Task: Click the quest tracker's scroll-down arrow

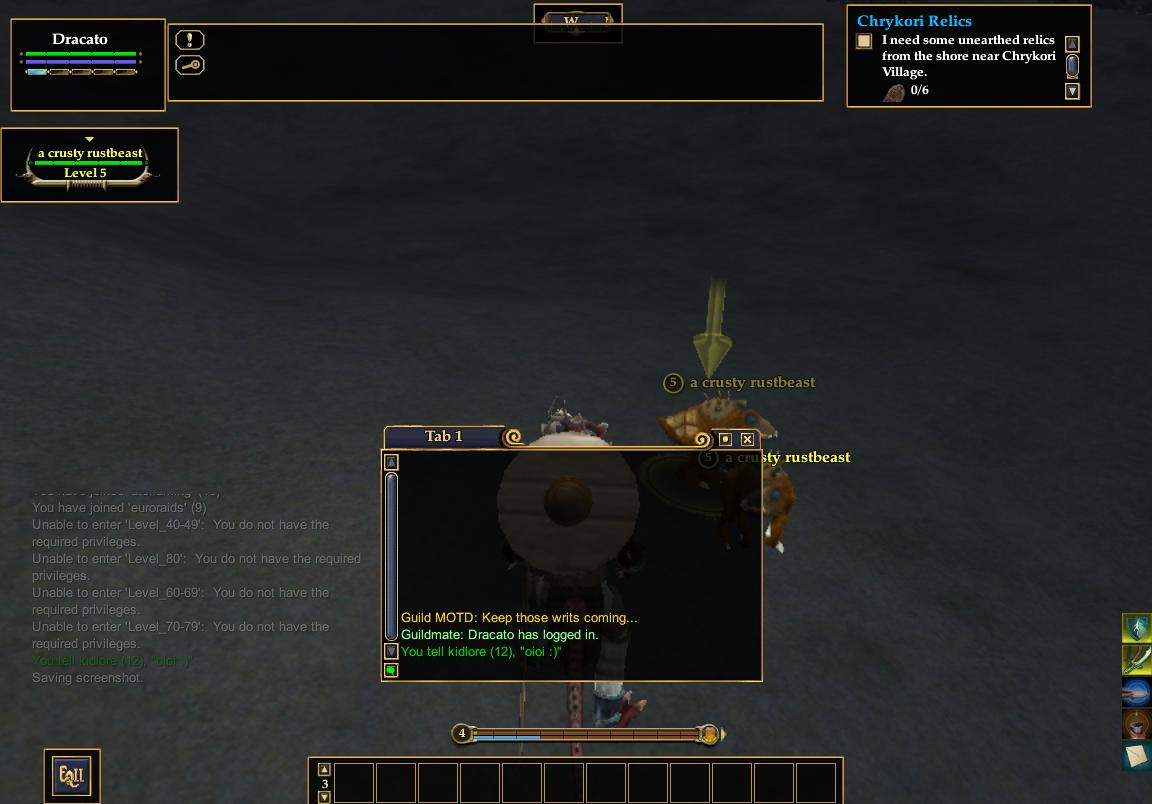Action: click(x=1072, y=91)
